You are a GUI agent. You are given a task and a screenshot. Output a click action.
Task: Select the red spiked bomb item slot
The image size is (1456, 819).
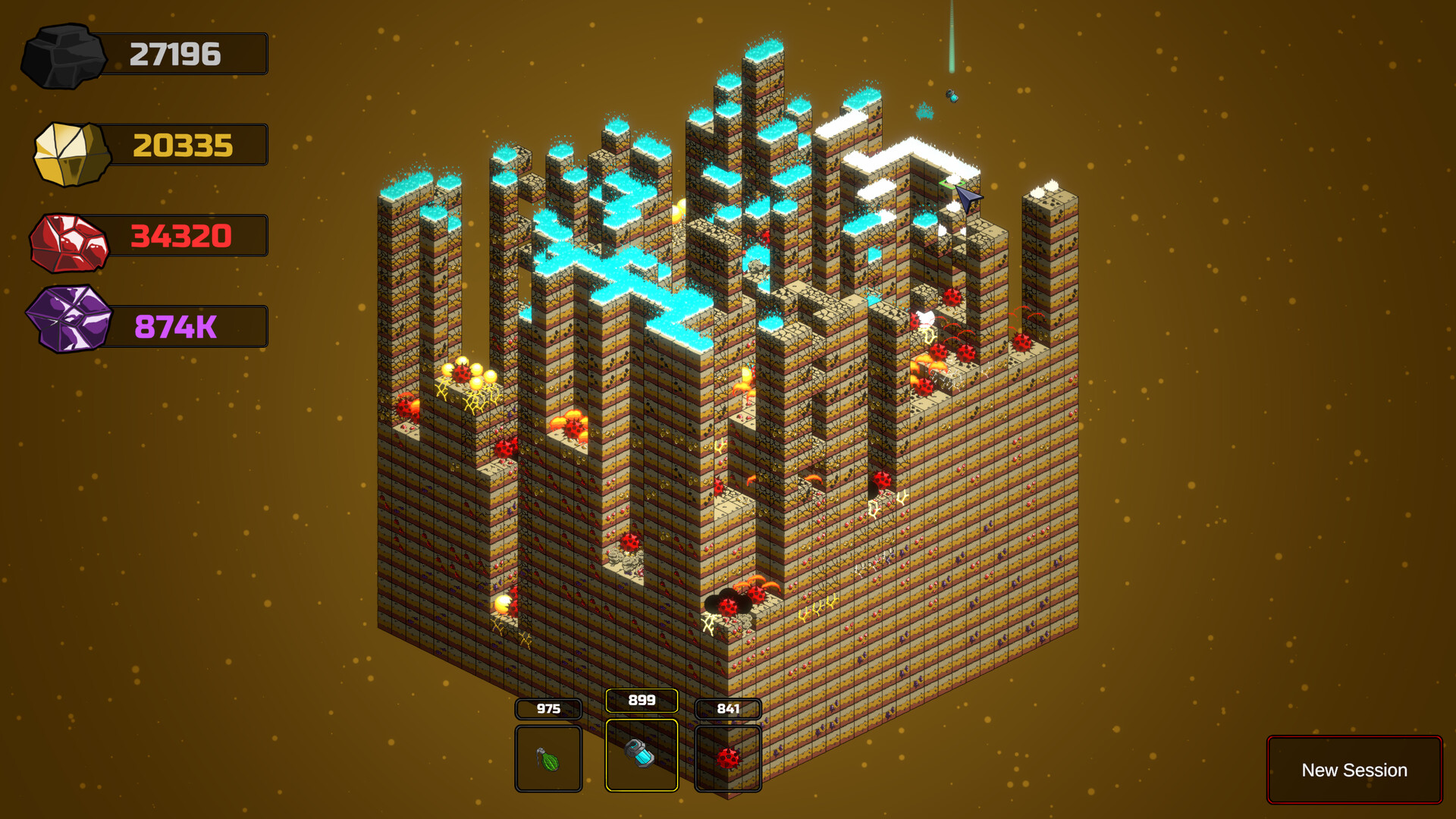click(728, 758)
